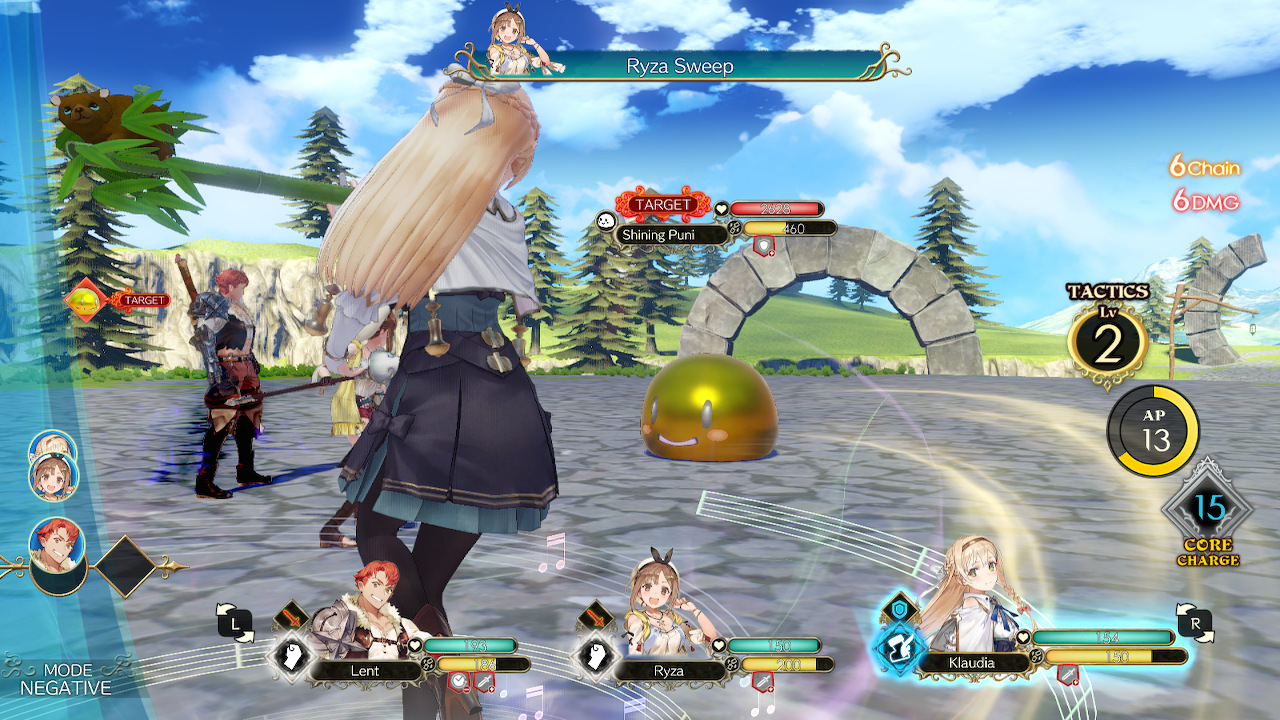Select the sword attack icon above Lent's panel
Viewport: 1280px width, 720px height.
294,618
